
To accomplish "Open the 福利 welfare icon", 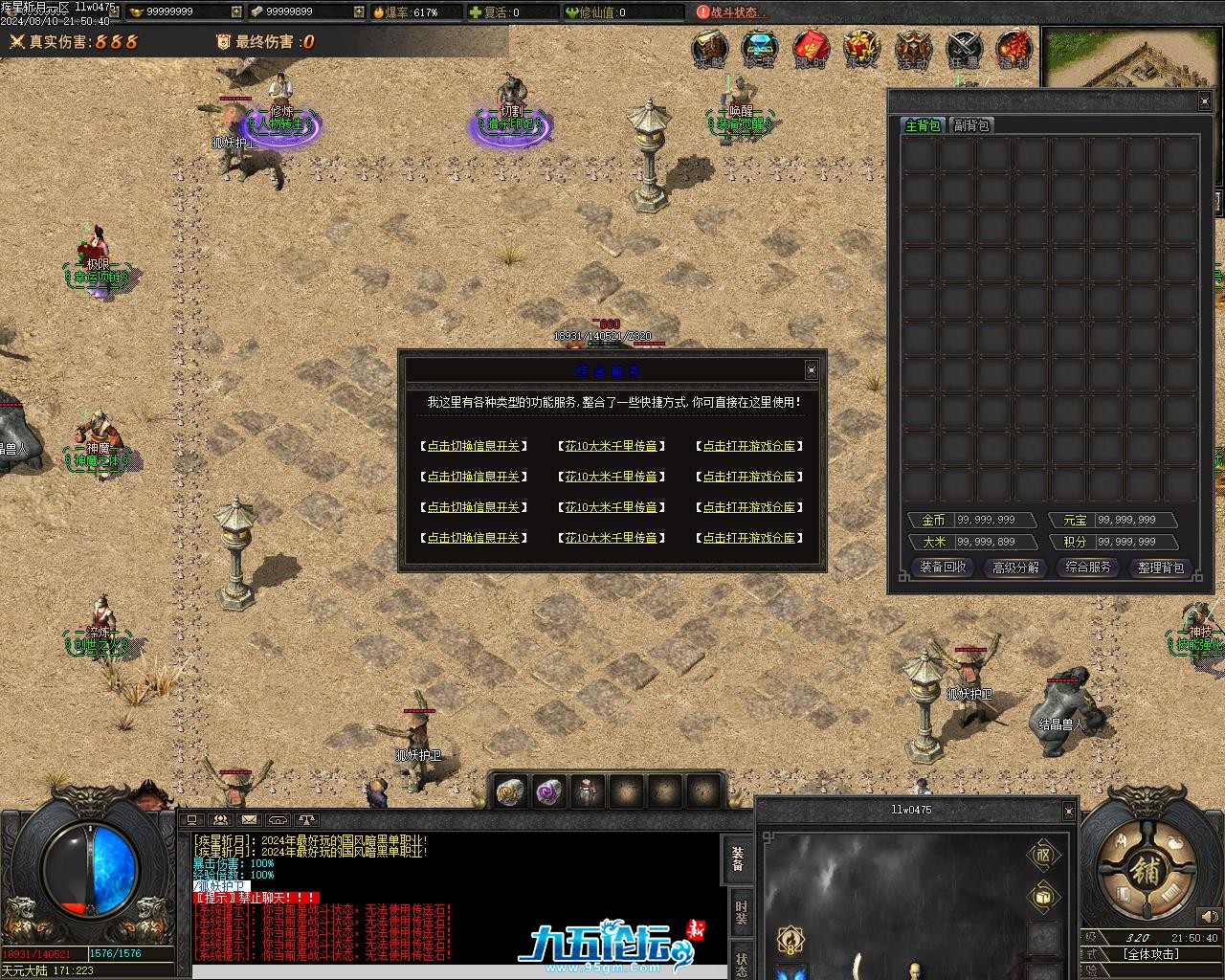I will [1013, 49].
